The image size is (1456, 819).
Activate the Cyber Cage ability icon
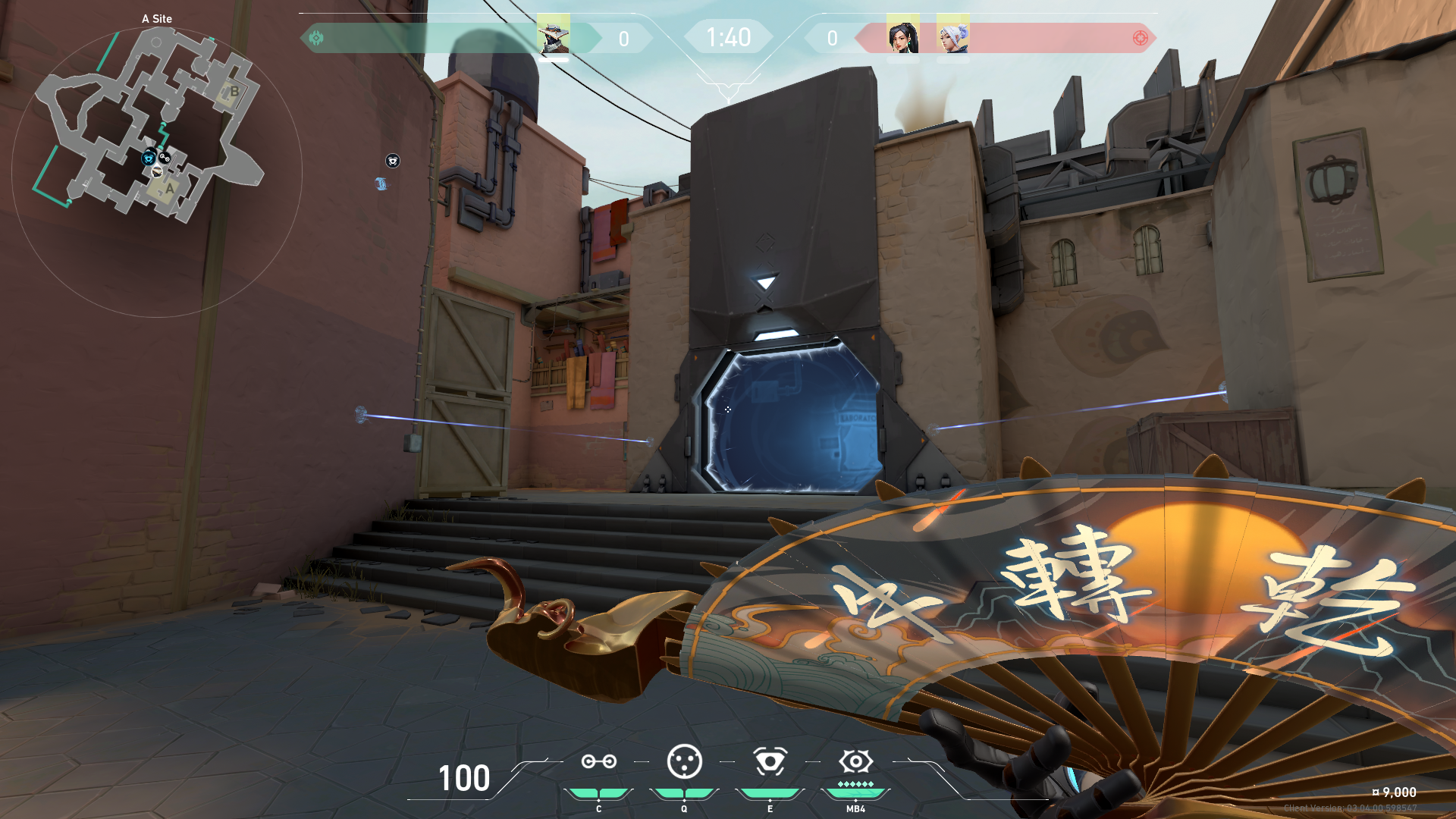[684, 761]
